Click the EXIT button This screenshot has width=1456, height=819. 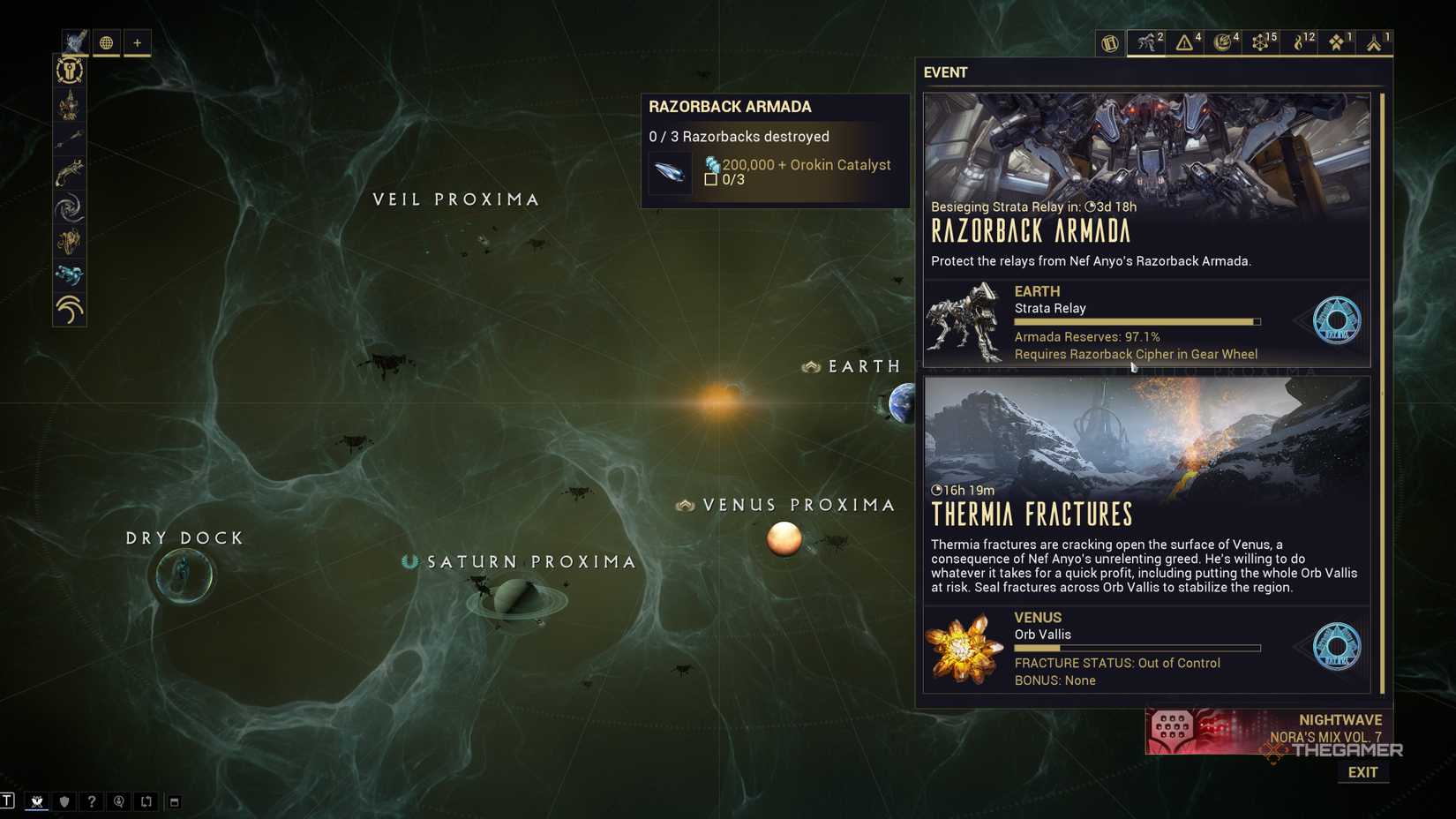click(x=1362, y=771)
